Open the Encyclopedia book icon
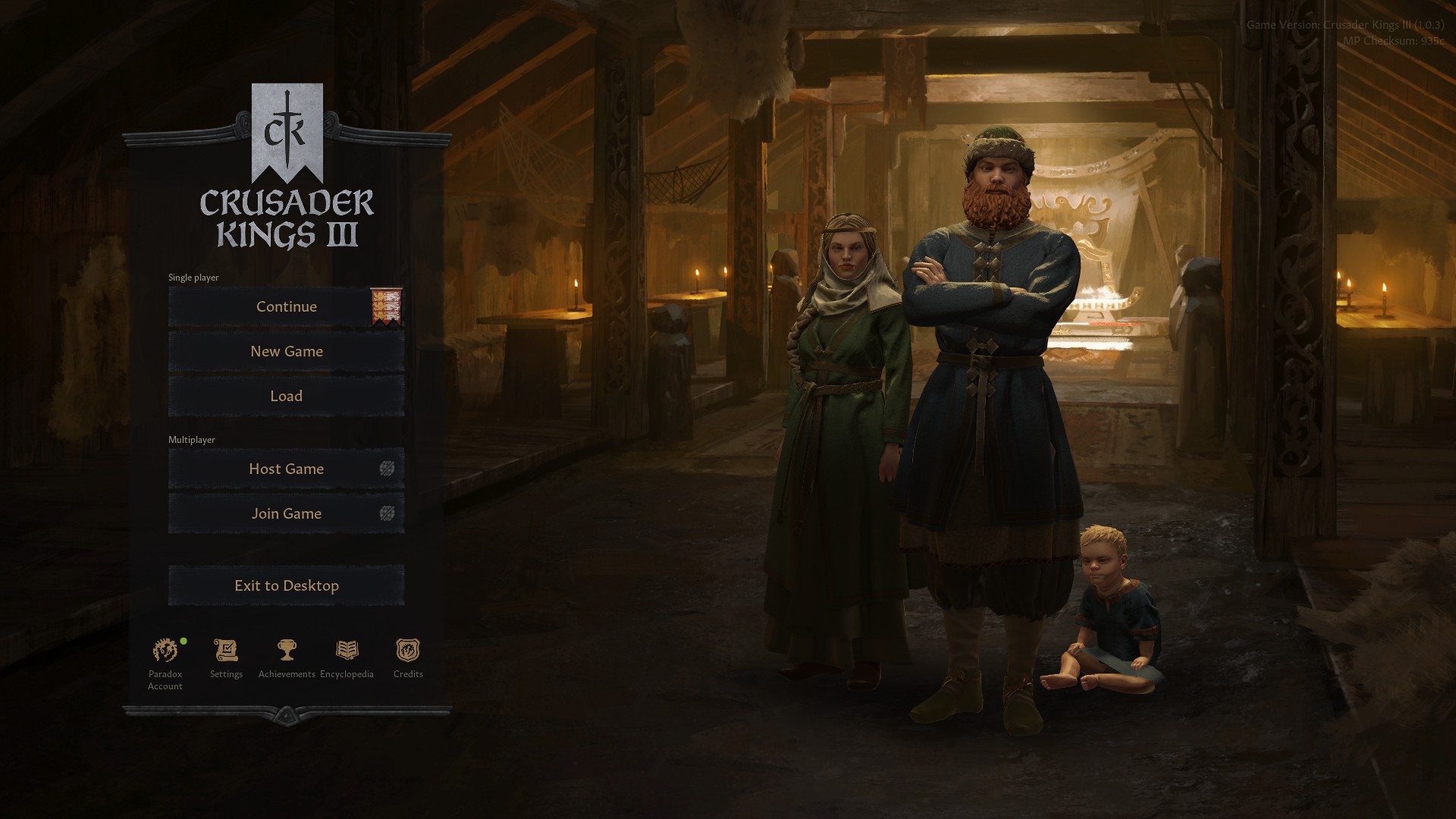 (347, 651)
